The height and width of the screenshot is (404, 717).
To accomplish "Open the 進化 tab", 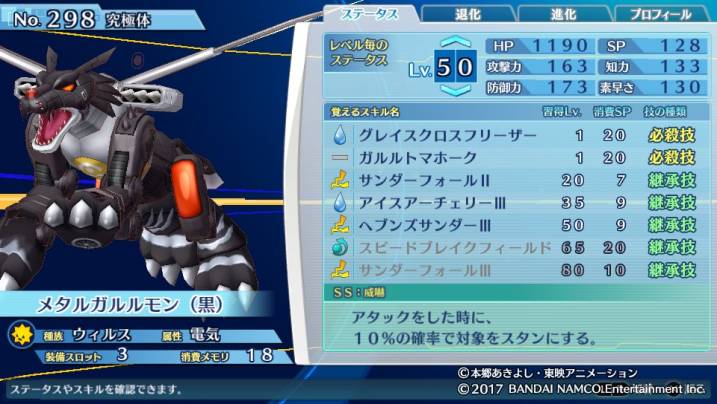I will 564,15.
